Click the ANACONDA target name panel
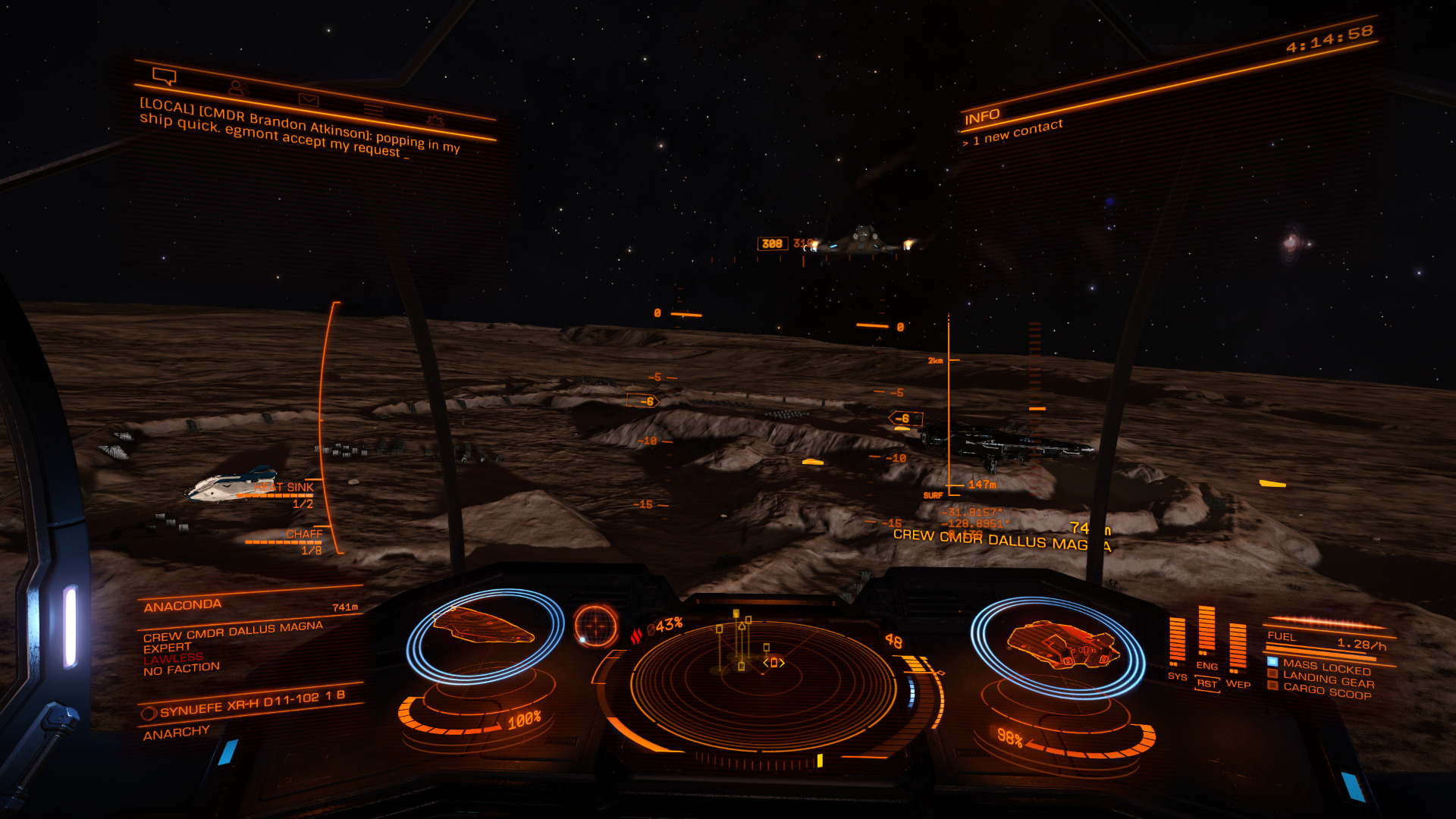Screen dimensions: 1456x819 pyautogui.click(x=183, y=606)
